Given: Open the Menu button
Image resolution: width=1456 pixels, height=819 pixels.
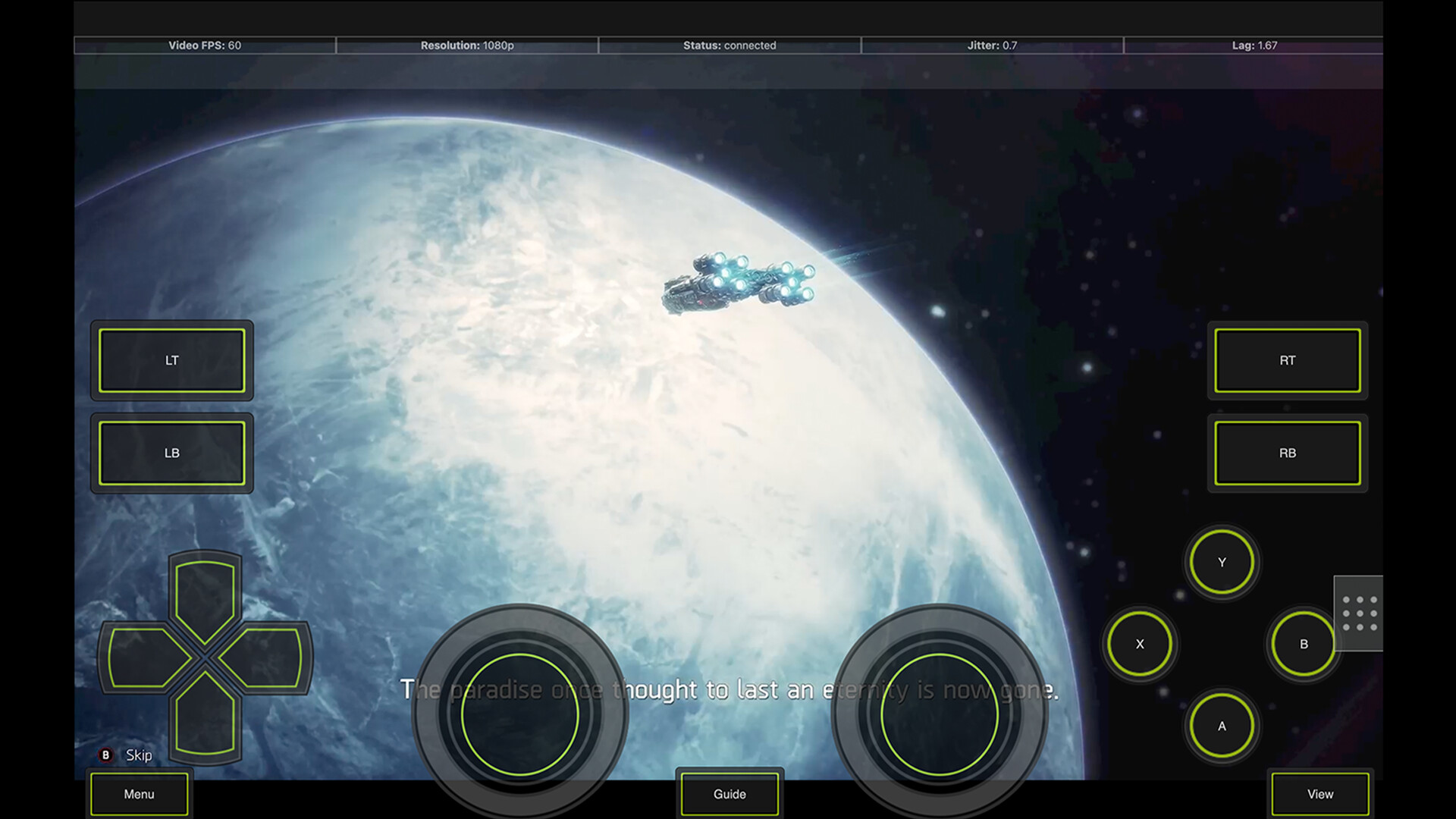Looking at the screenshot, I should click(139, 794).
